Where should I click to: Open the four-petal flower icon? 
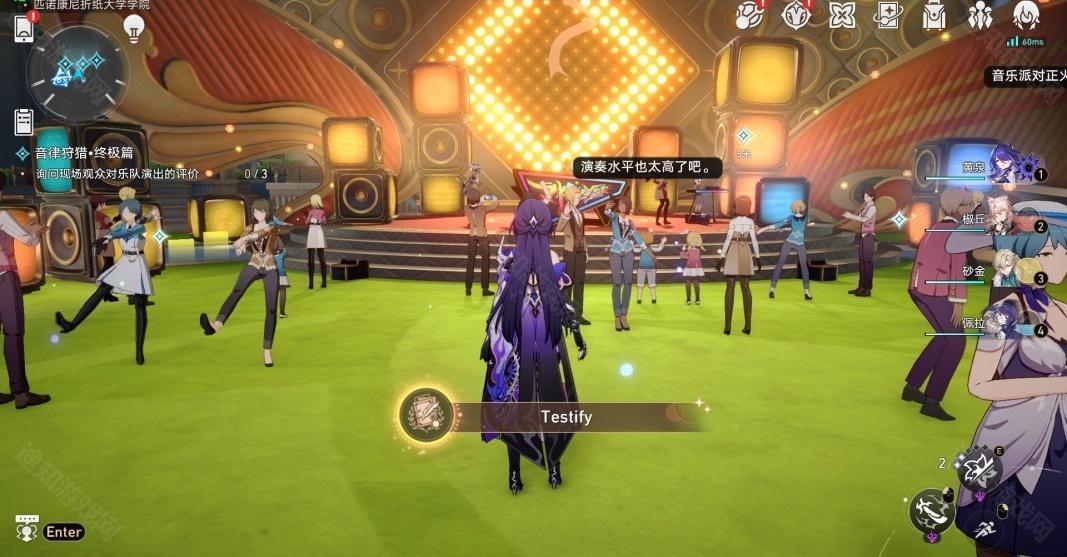point(842,15)
